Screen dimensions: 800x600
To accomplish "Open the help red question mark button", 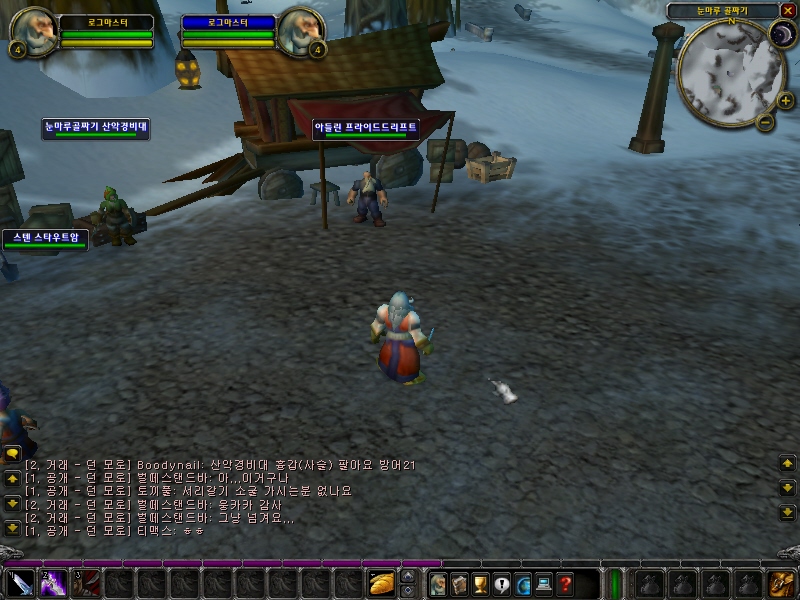I will tap(565, 583).
